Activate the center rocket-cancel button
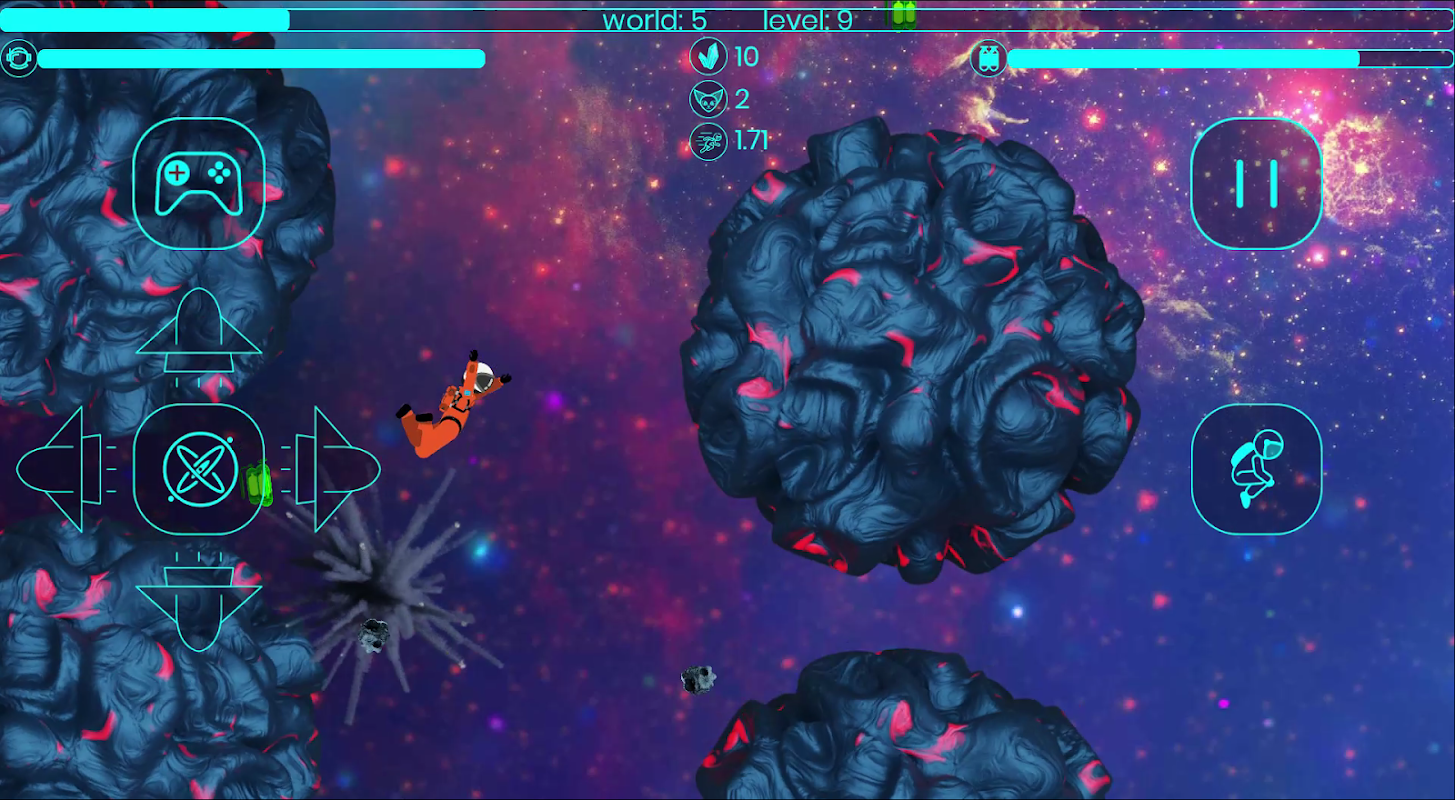The height and width of the screenshot is (800, 1455). [199, 469]
